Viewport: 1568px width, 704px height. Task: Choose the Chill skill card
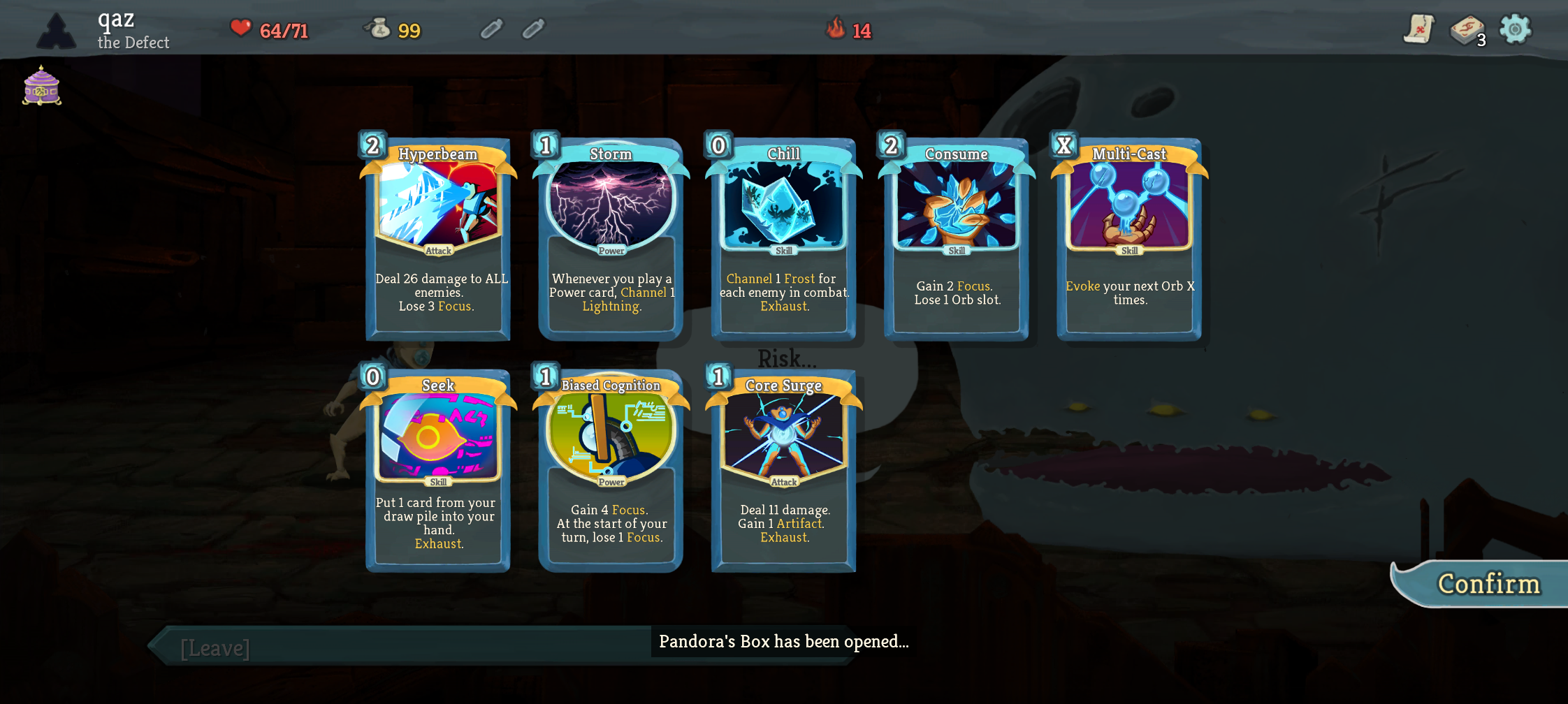point(783,237)
